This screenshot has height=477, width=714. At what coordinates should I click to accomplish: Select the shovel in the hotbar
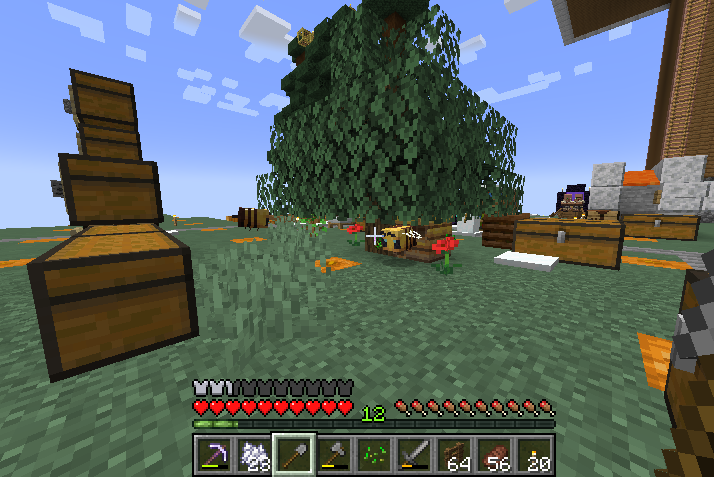[293, 455]
